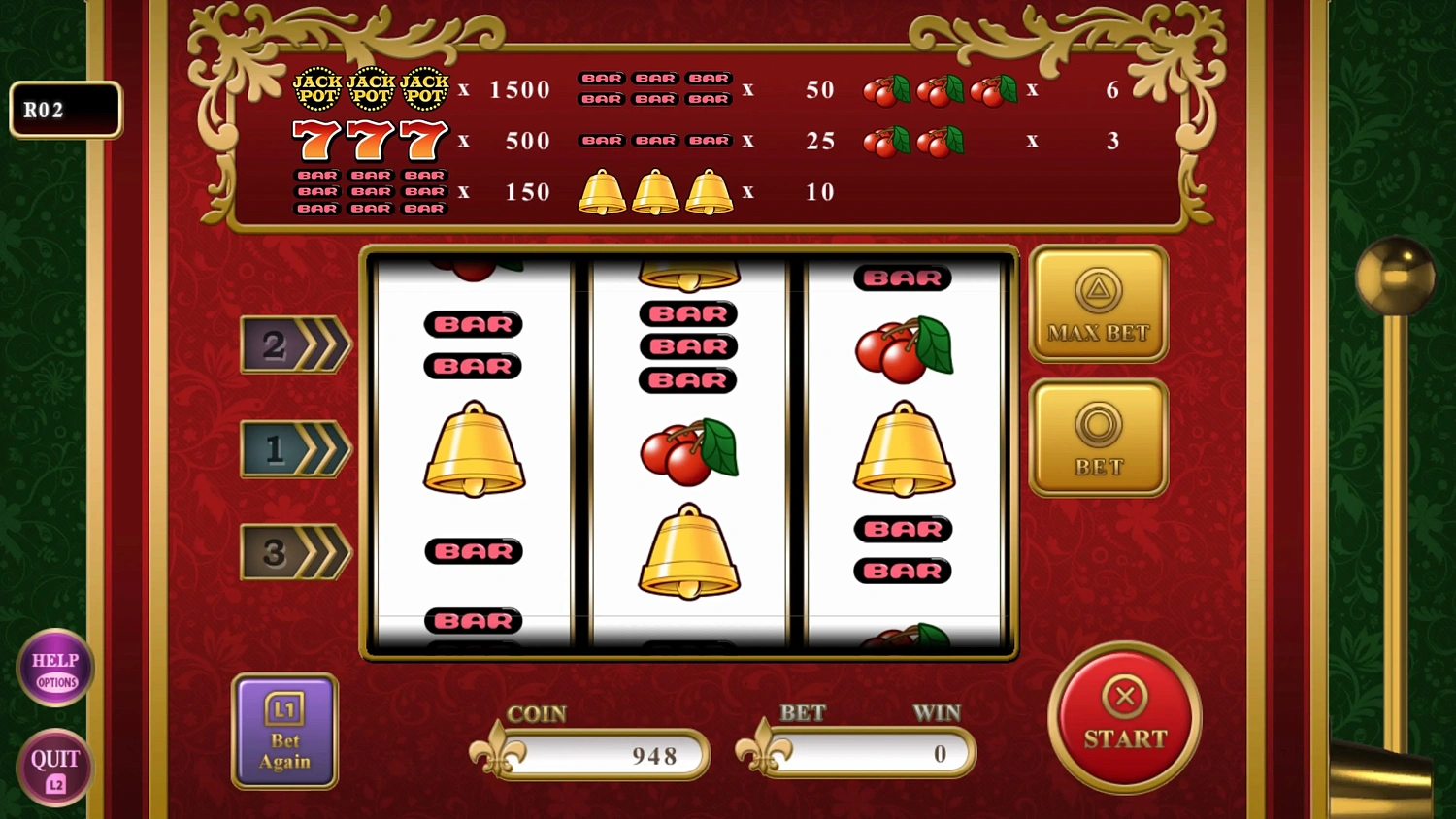Screen dimensions: 1456x819
Task: Enable bet line 1 arrow
Action: [x=294, y=449]
